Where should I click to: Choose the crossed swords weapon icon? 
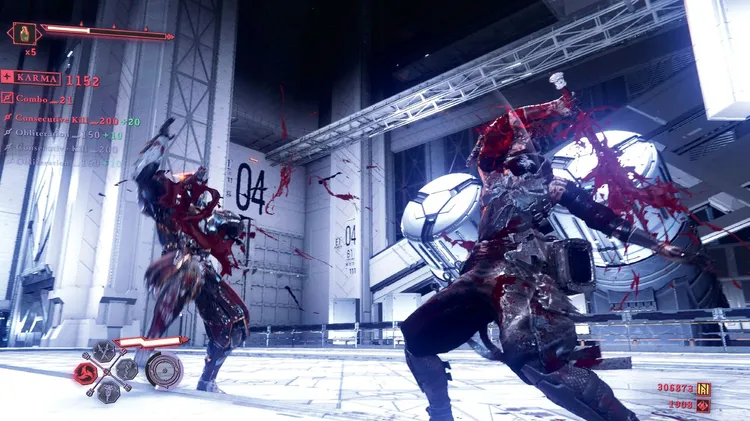pos(104,352)
